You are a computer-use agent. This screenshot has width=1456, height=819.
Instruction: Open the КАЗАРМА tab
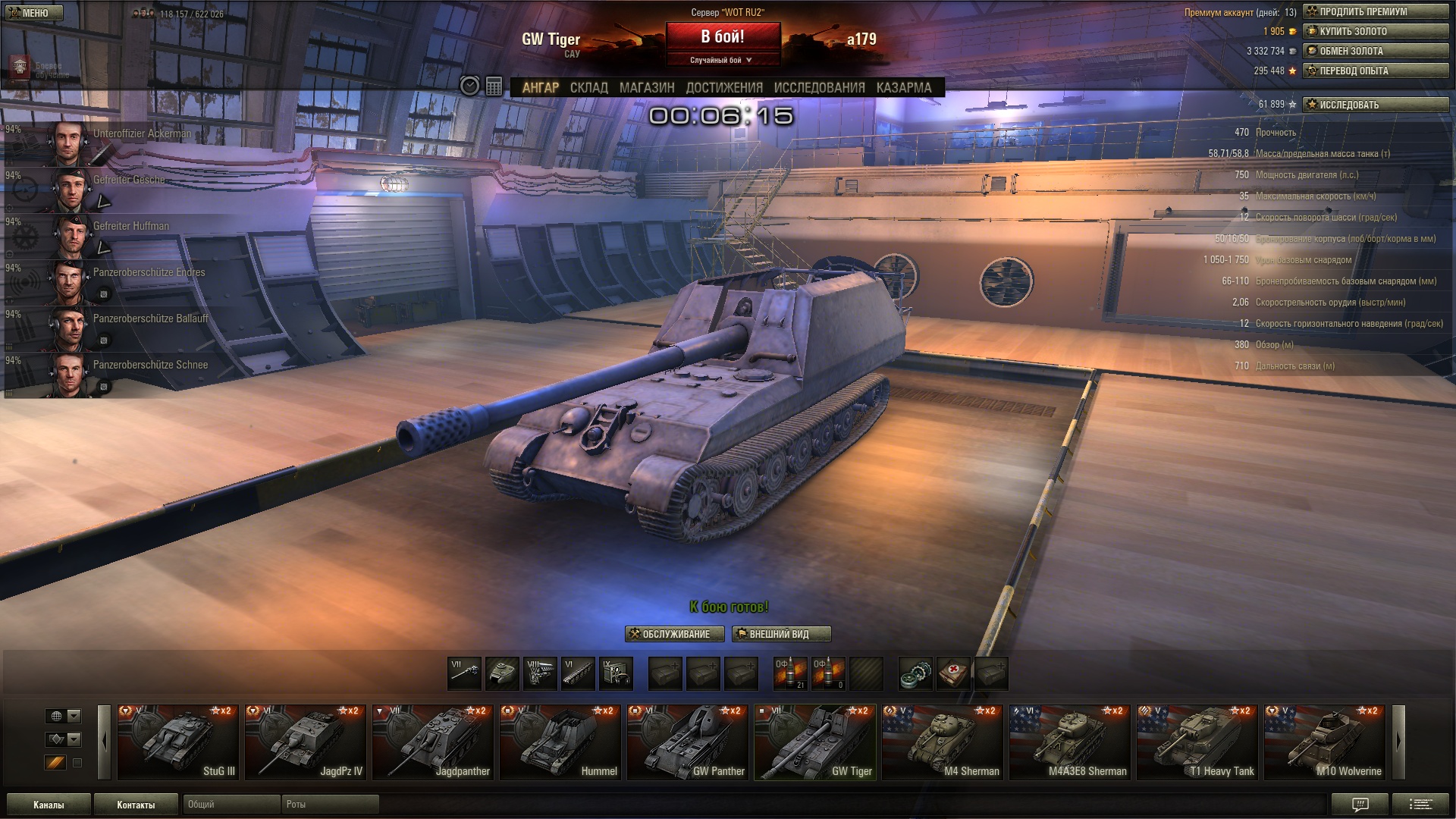click(x=903, y=88)
